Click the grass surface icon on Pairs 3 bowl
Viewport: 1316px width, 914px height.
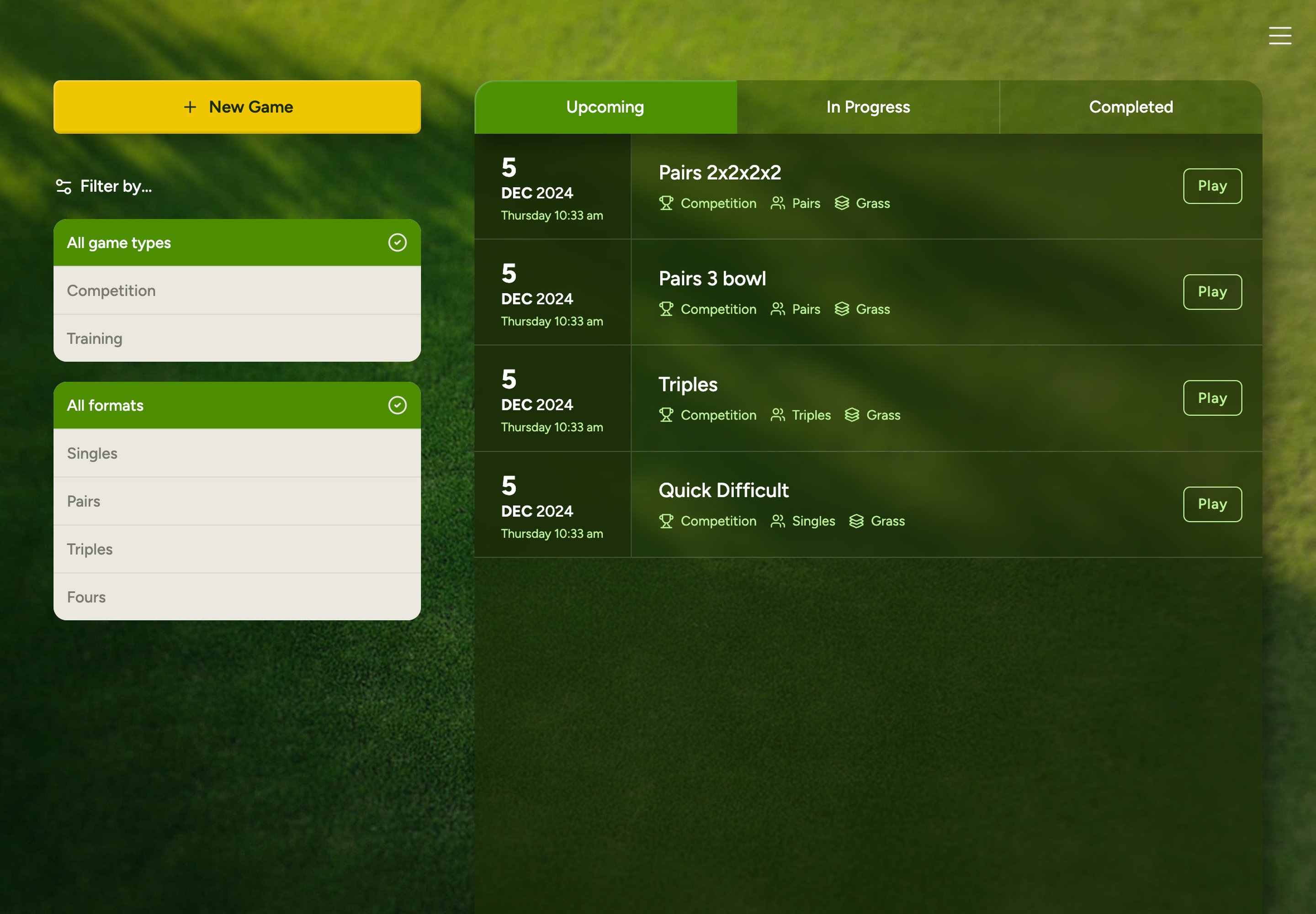click(842, 309)
